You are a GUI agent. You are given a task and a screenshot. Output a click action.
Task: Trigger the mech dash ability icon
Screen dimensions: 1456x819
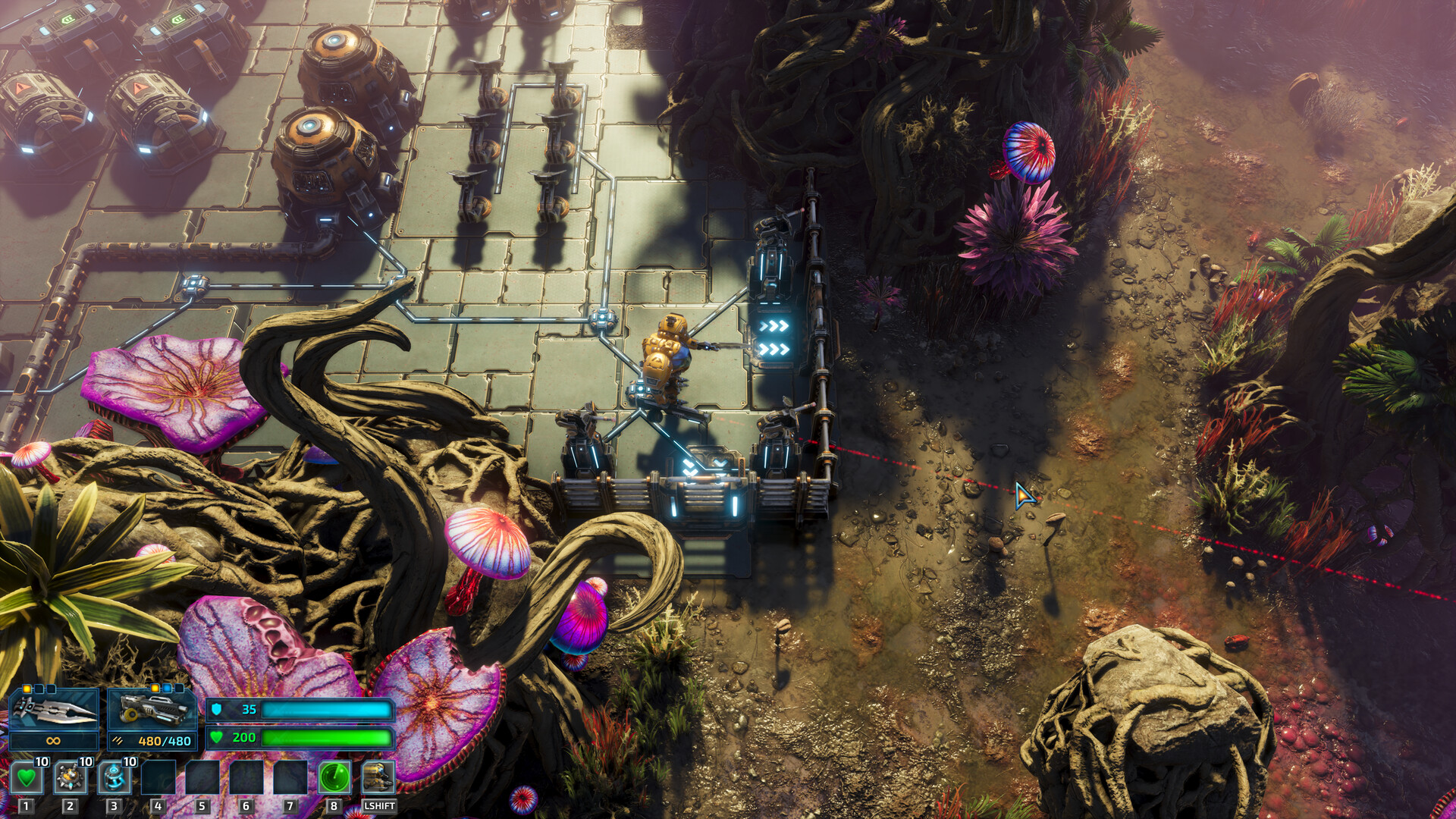pos(378,777)
